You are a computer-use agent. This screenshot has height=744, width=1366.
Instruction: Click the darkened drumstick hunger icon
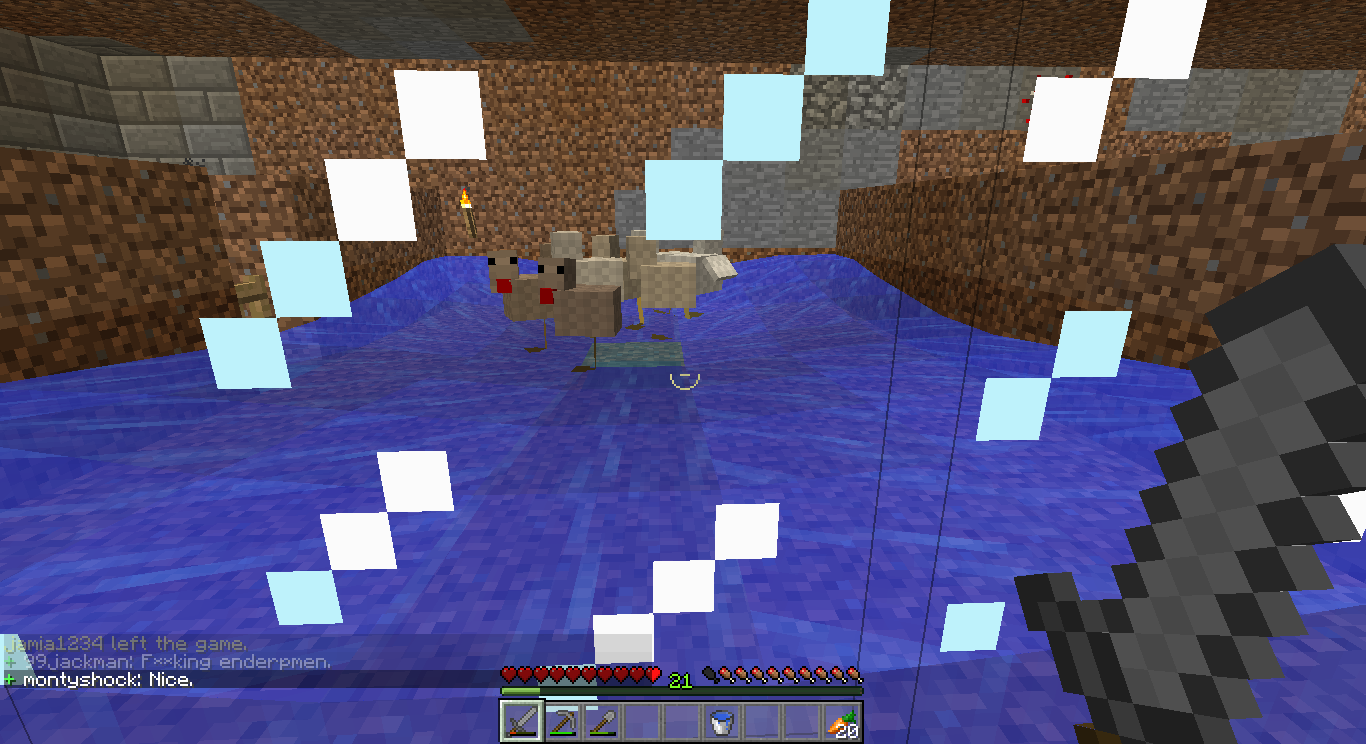(x=708, y=674)
